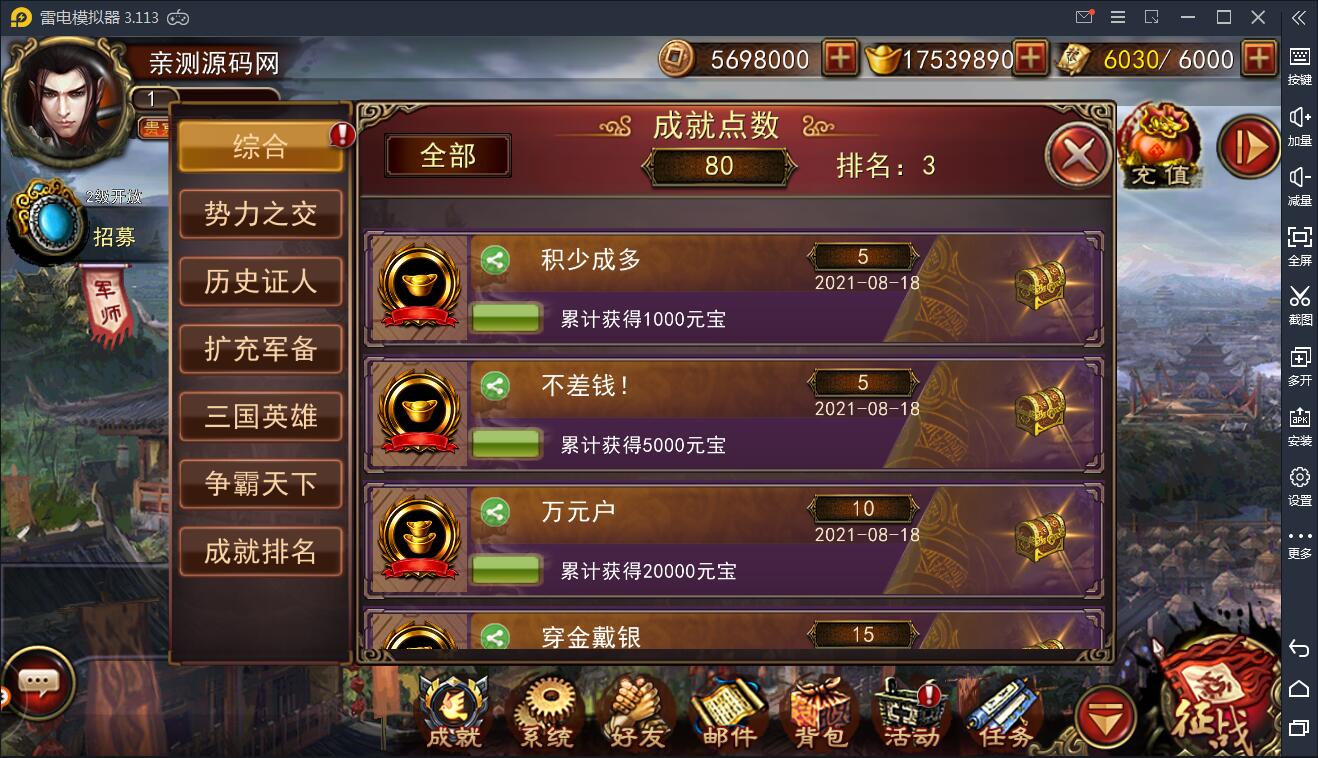Open the chat bubble icon bottom-left
This screenshot has width=1318, height=758.
(38, 683)
